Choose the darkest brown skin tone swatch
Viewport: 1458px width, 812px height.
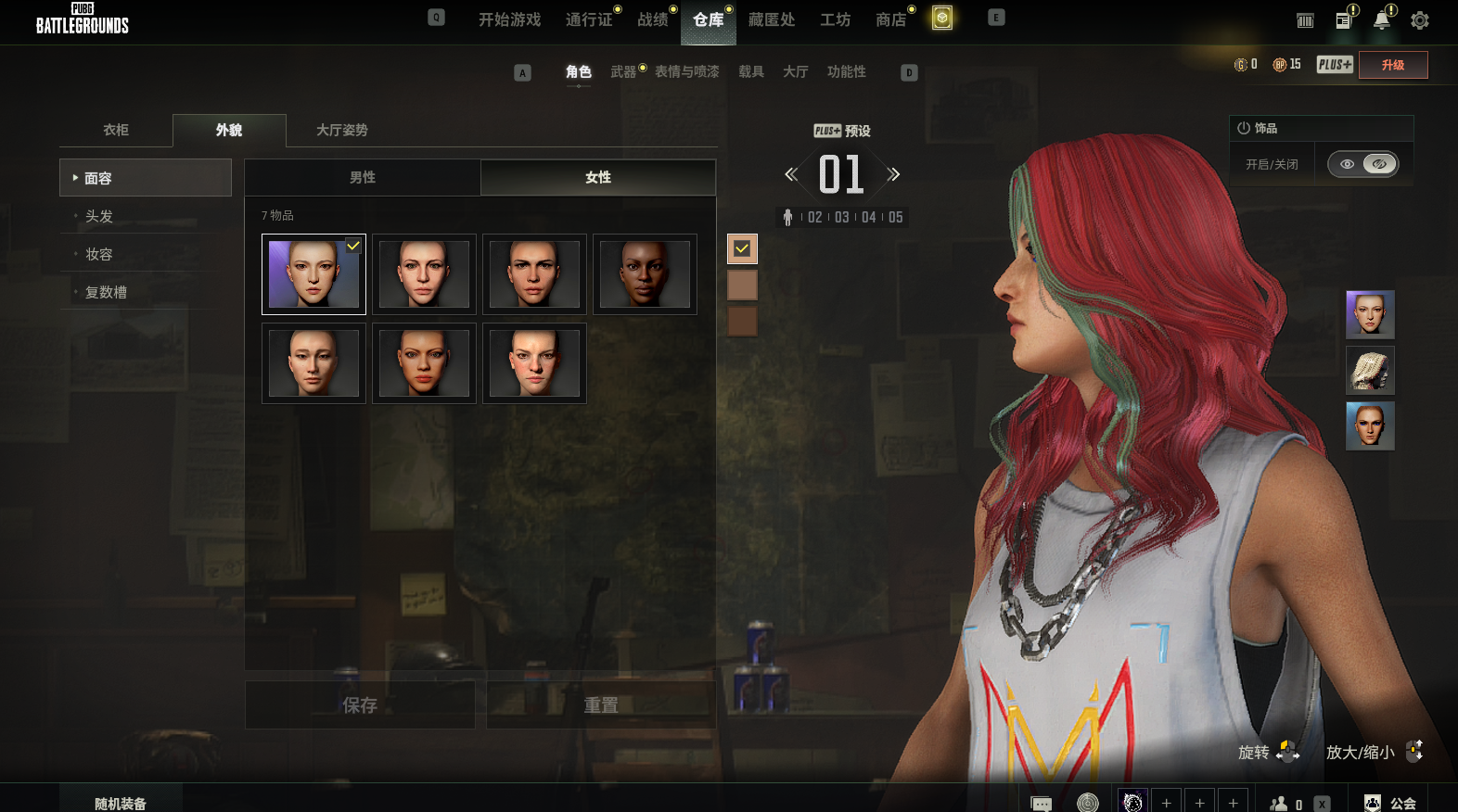point(742,322)
